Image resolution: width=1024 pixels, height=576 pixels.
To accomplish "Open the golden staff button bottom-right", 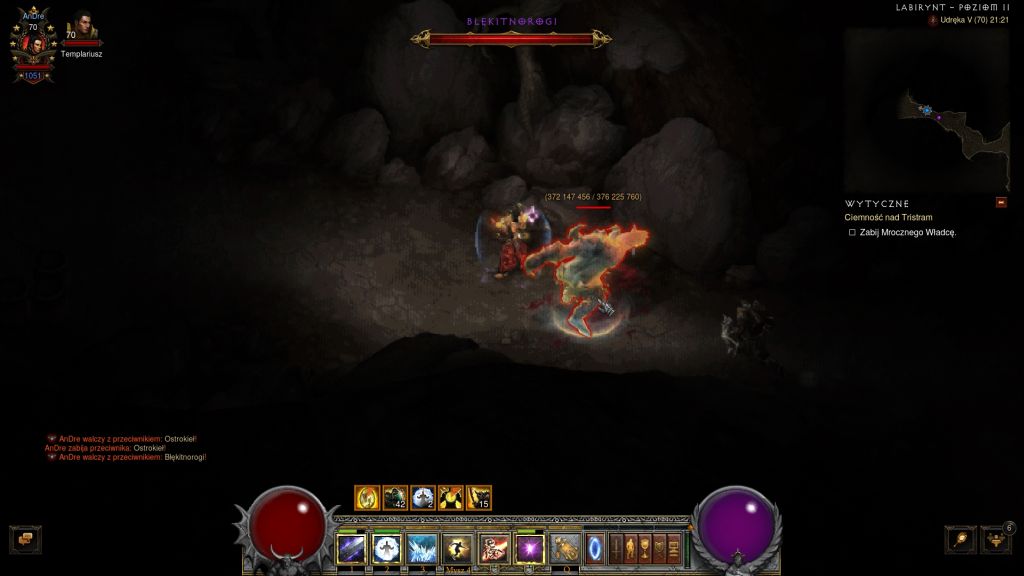I will pyautogui.click(x=960, y=539).
